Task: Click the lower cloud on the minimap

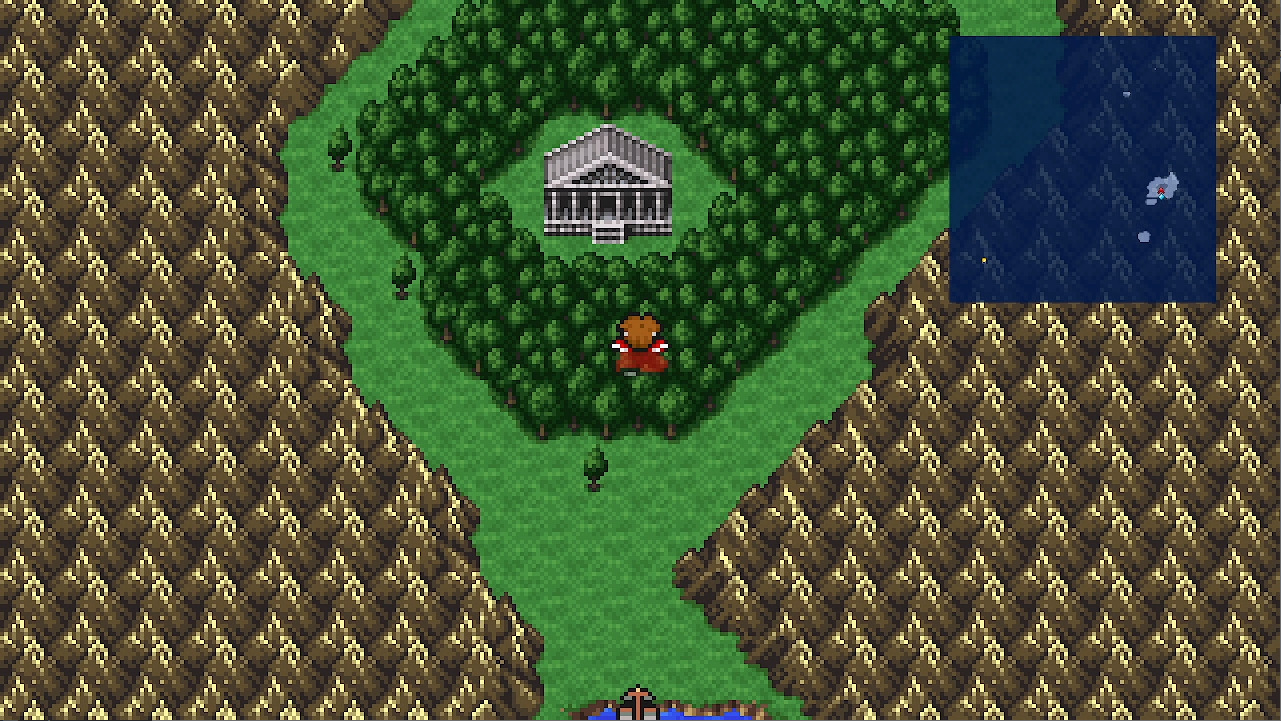Action: click(1143, 236)
